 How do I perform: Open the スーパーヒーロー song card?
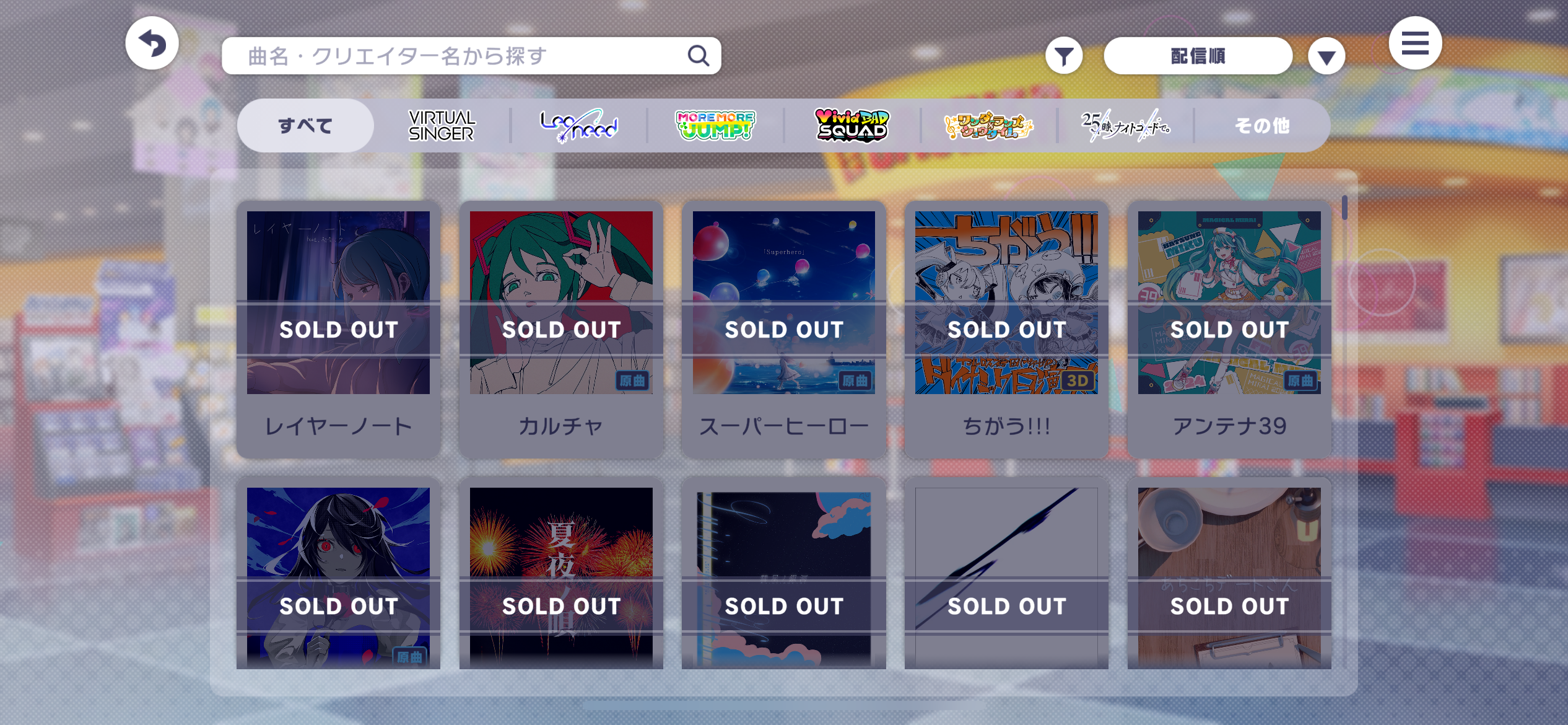pyautogui.click(x=783, y=328)
